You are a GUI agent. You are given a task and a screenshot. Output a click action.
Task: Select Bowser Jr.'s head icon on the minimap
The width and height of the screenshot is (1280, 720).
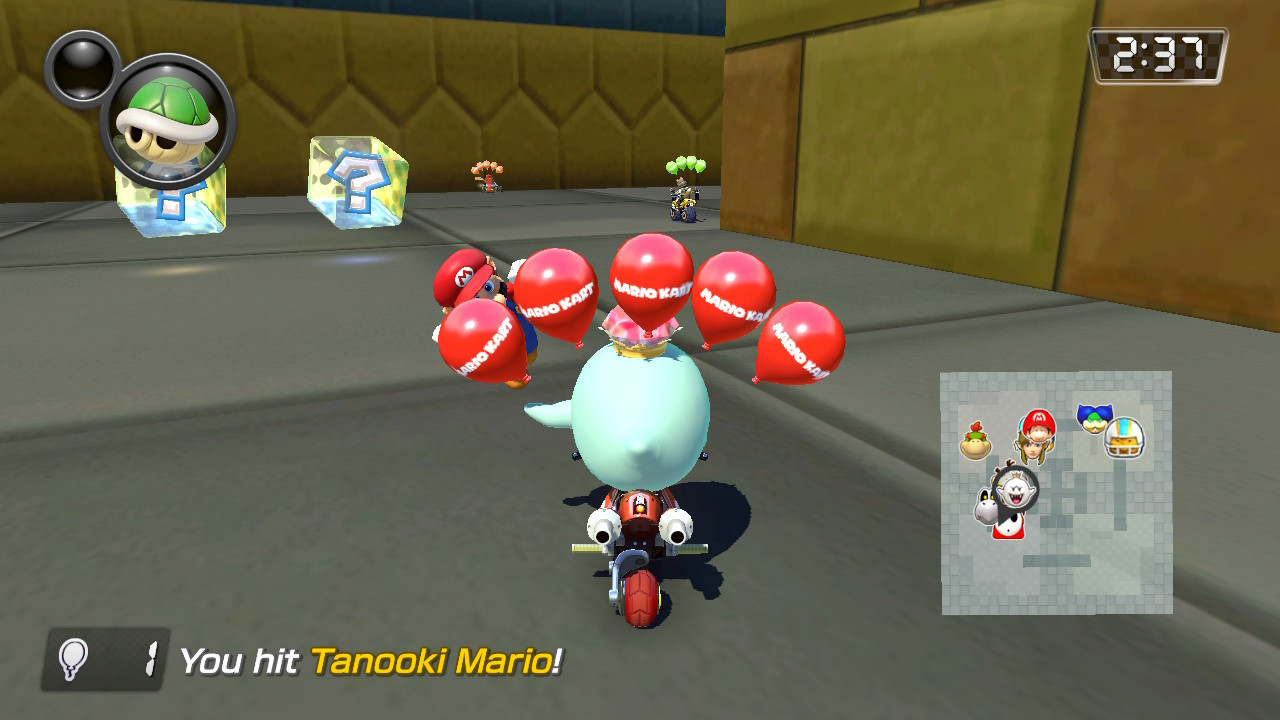tap(975, 441)
